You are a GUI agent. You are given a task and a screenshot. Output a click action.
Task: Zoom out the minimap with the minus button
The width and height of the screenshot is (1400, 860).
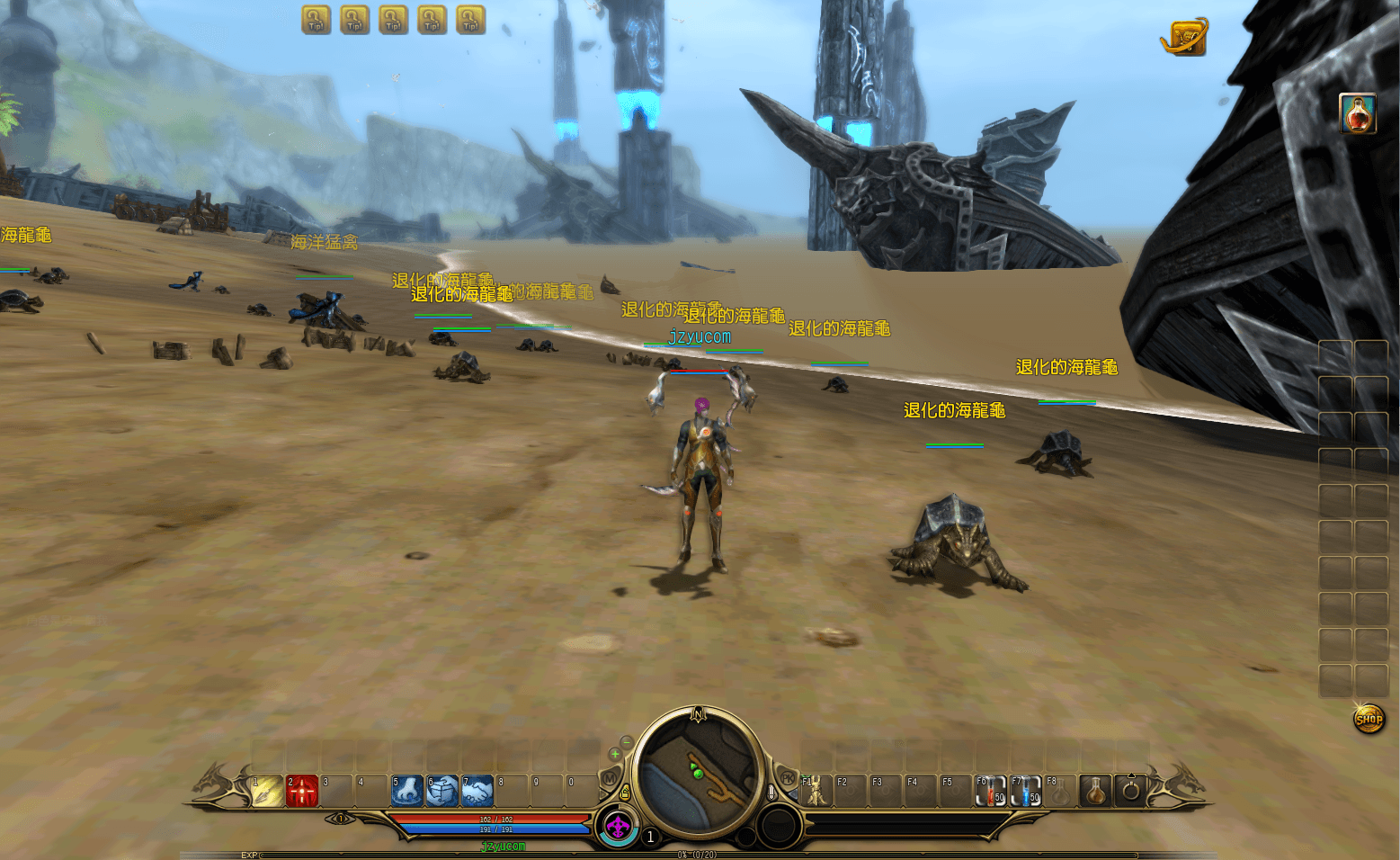[627, 742]
